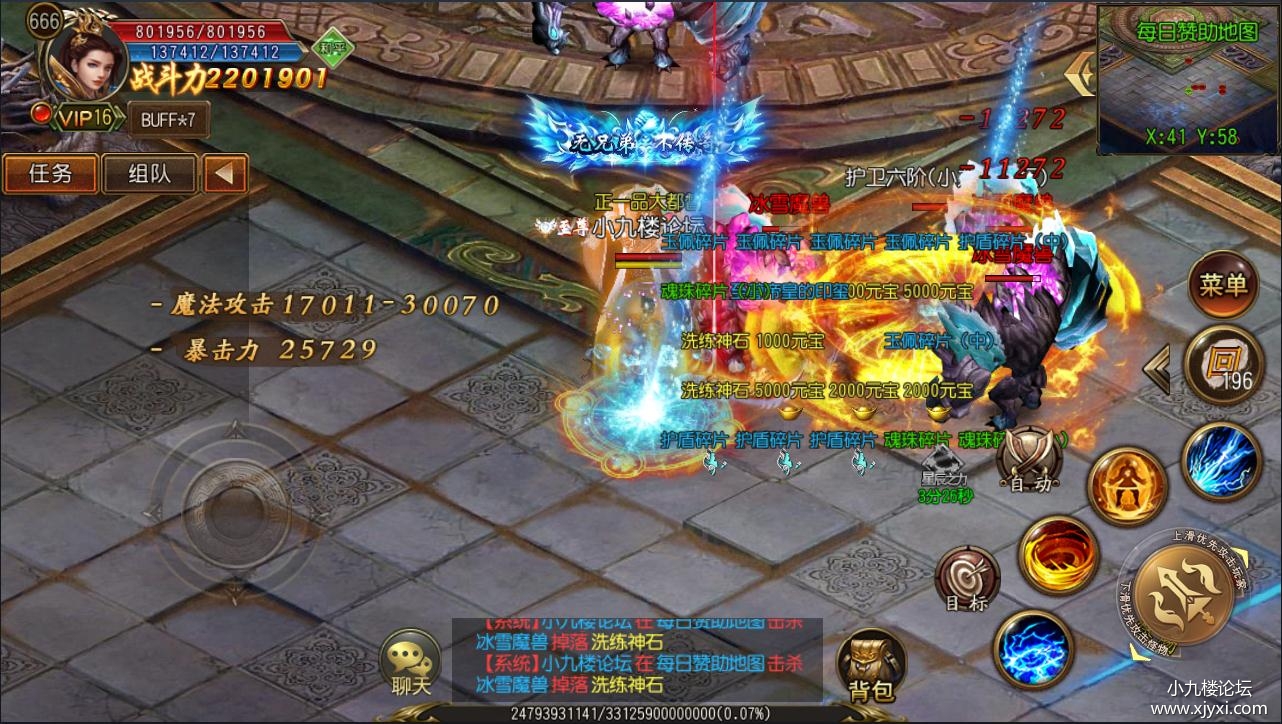Open the 背包 backpack inventory
The width and height of the screenshot is (1282, 724).
[869, 665]
